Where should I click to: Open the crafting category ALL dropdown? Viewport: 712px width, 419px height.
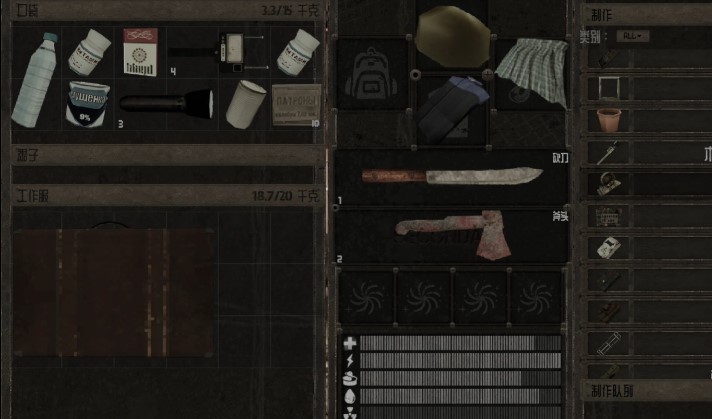[x=632, y=36]
